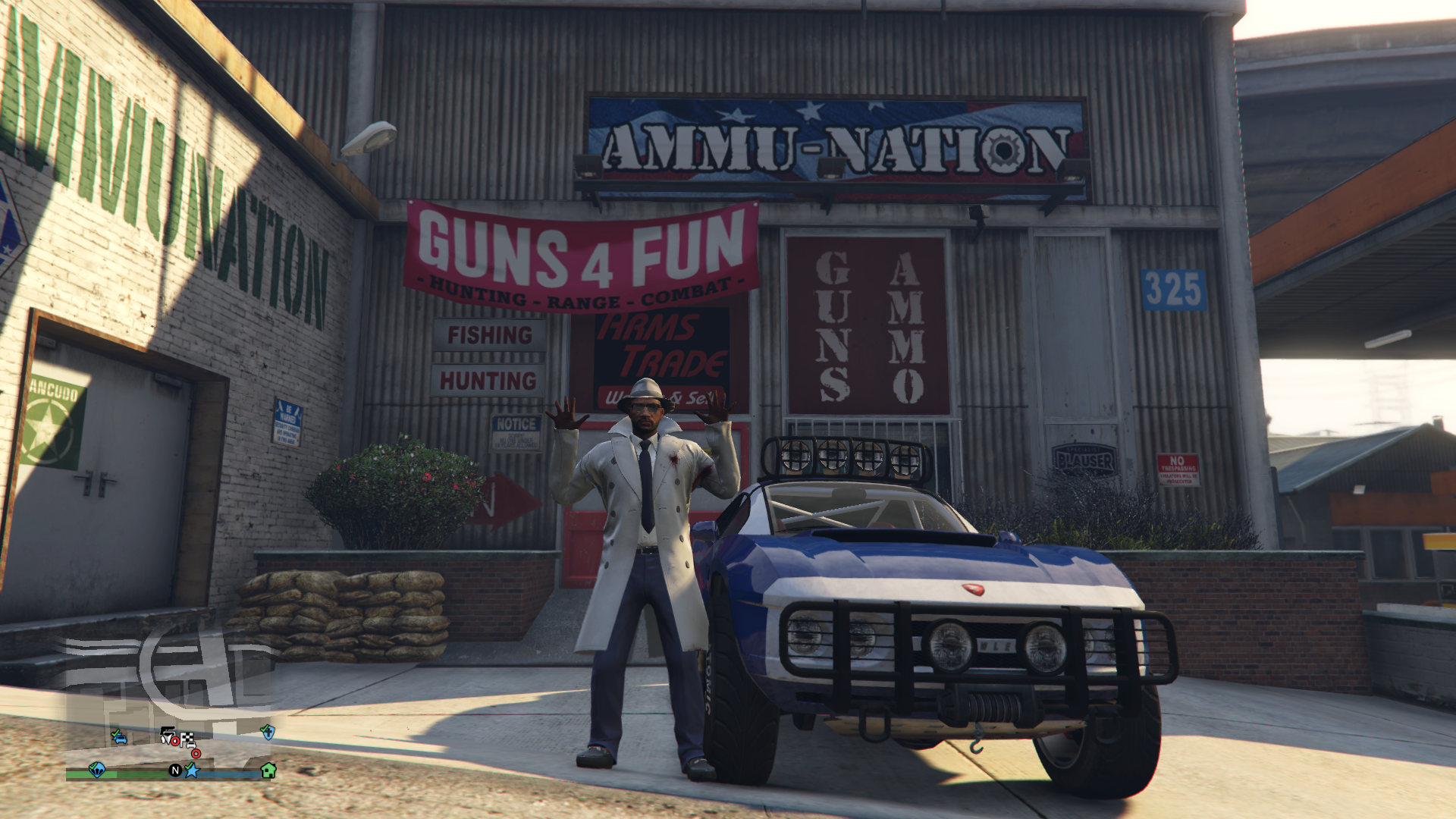This screenshot has width=1456, height=819.
Task: Toggle the checkmark on the armor shield blip
Action: point(264,729)
